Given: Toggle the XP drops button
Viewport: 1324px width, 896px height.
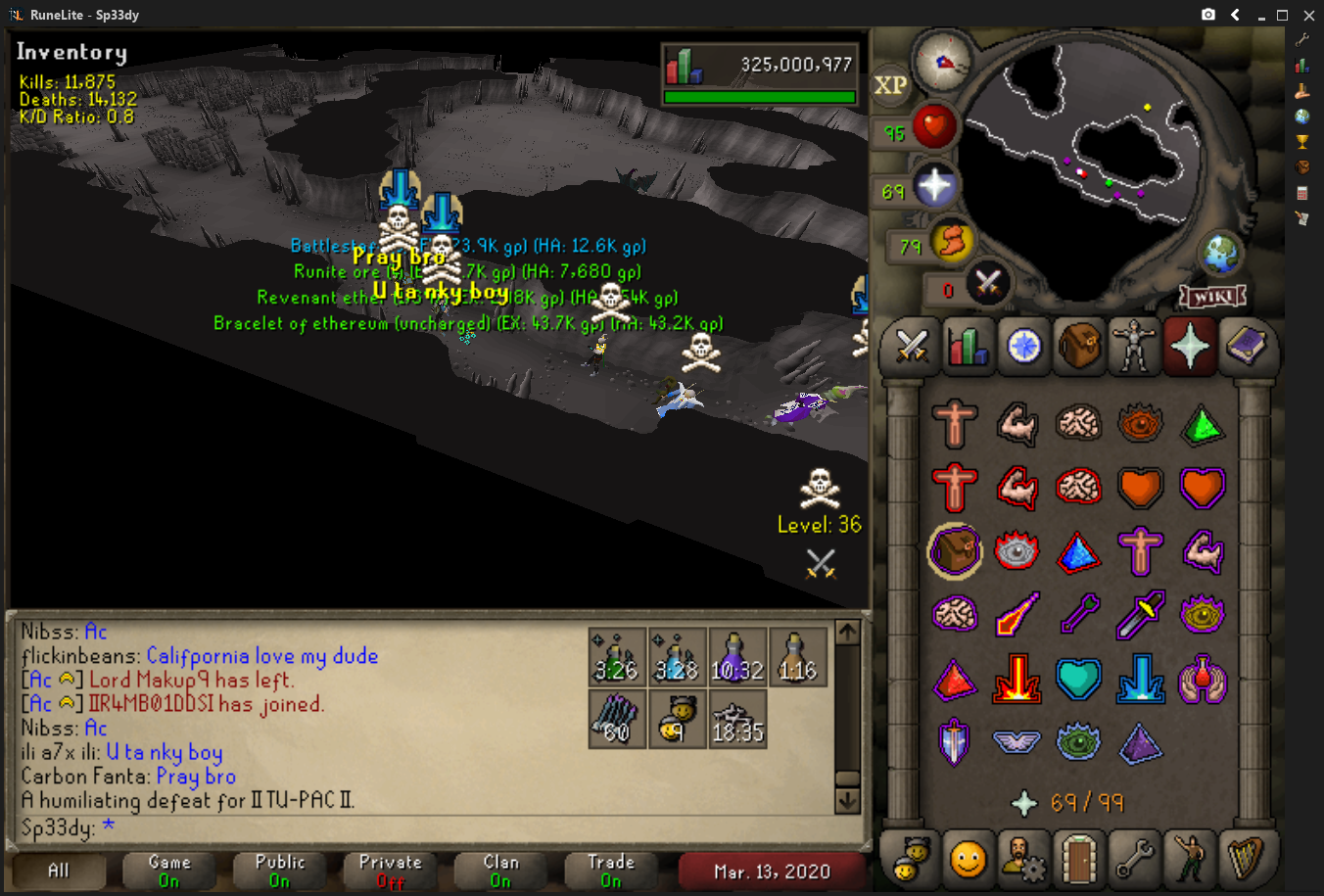Looking at the screenshot, I should [x=890, y=85].
